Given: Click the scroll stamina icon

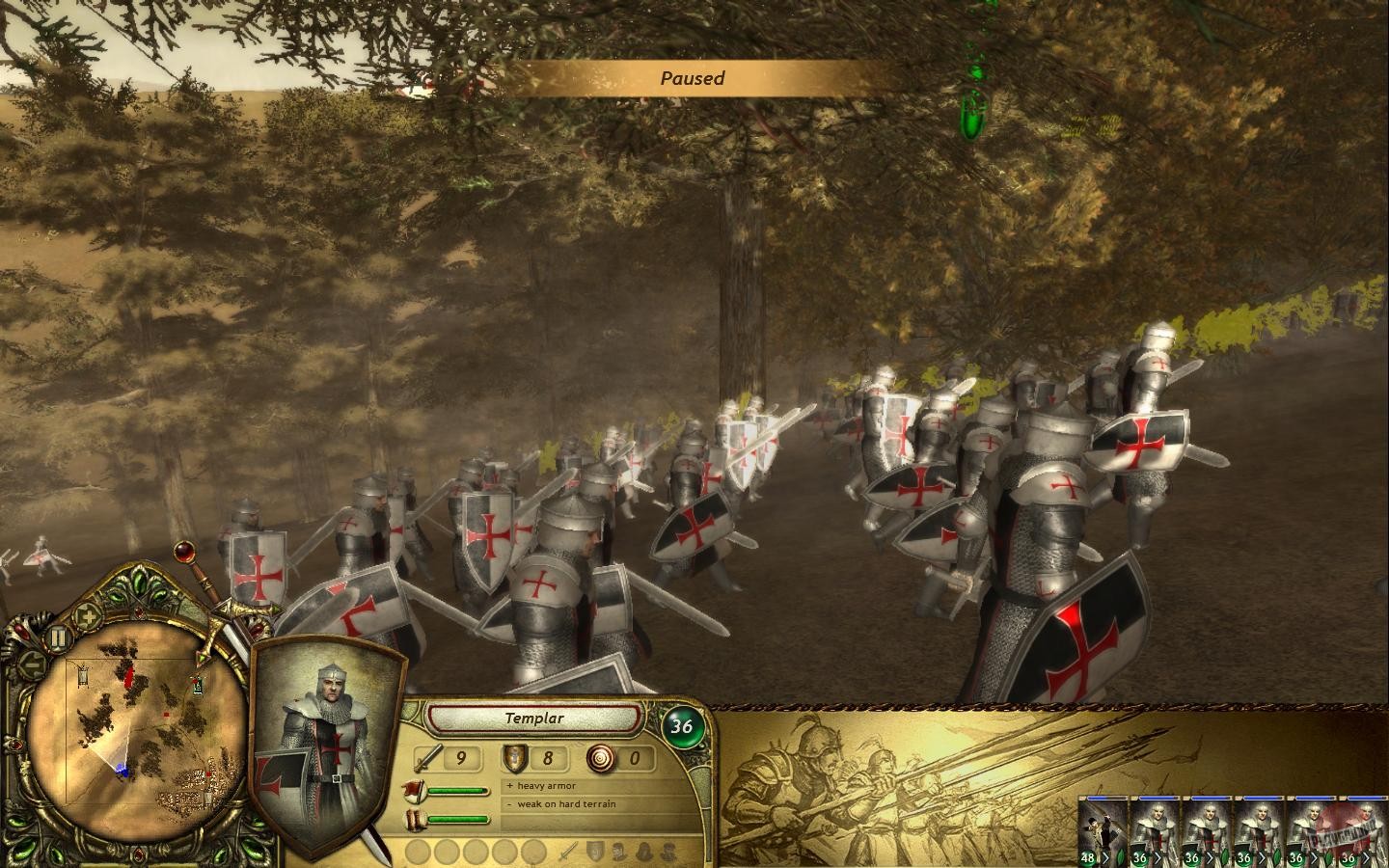Looking at the screenshot, I should pos(415,819).
